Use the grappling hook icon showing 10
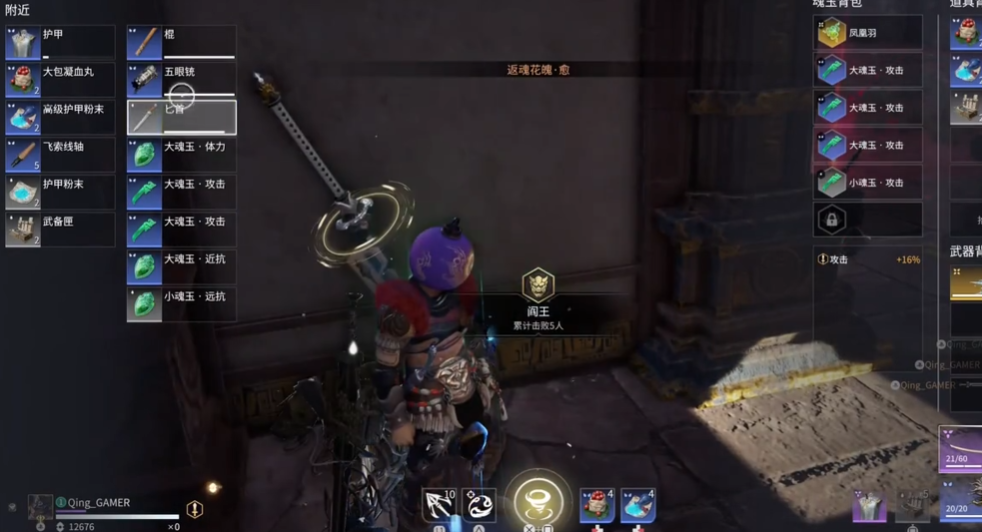 439,505
